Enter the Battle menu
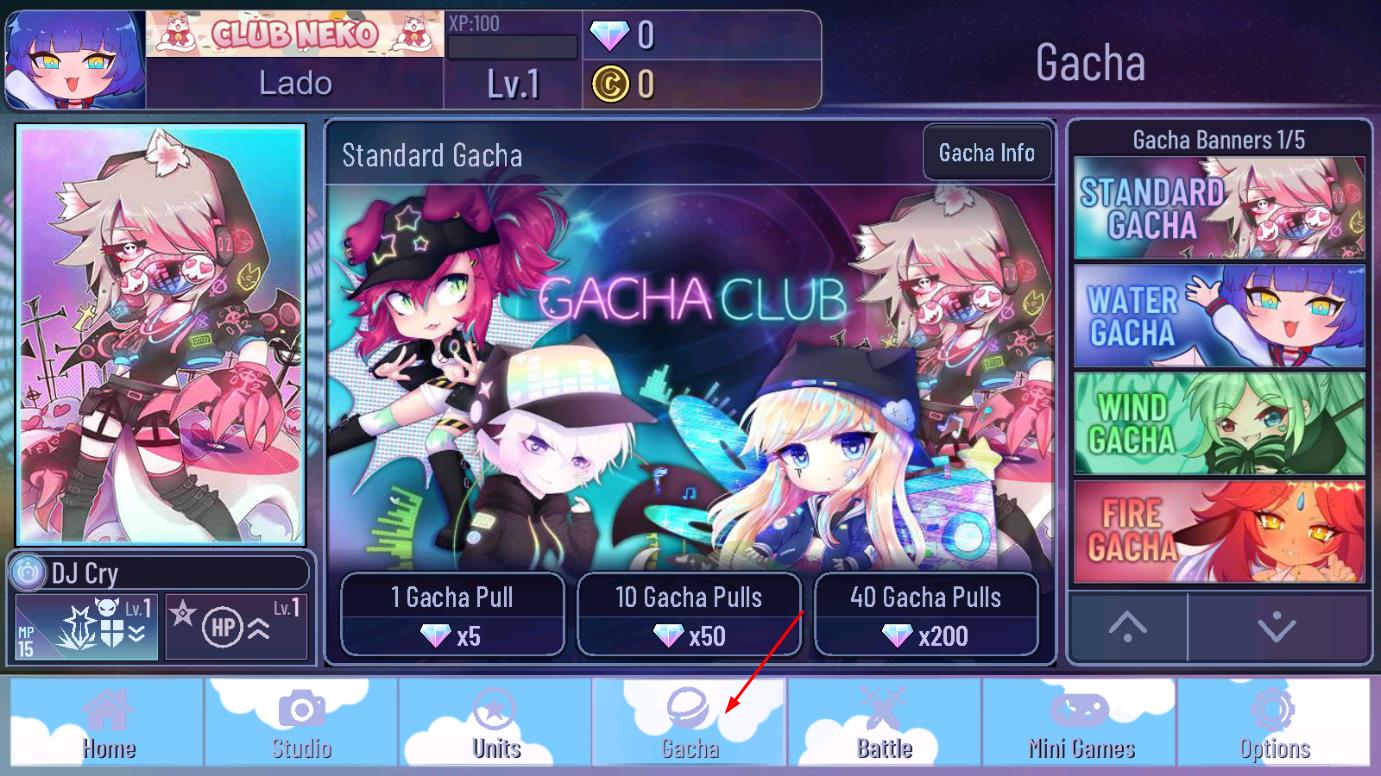The height and width of the screenshot is (776, 1381). 884,722
